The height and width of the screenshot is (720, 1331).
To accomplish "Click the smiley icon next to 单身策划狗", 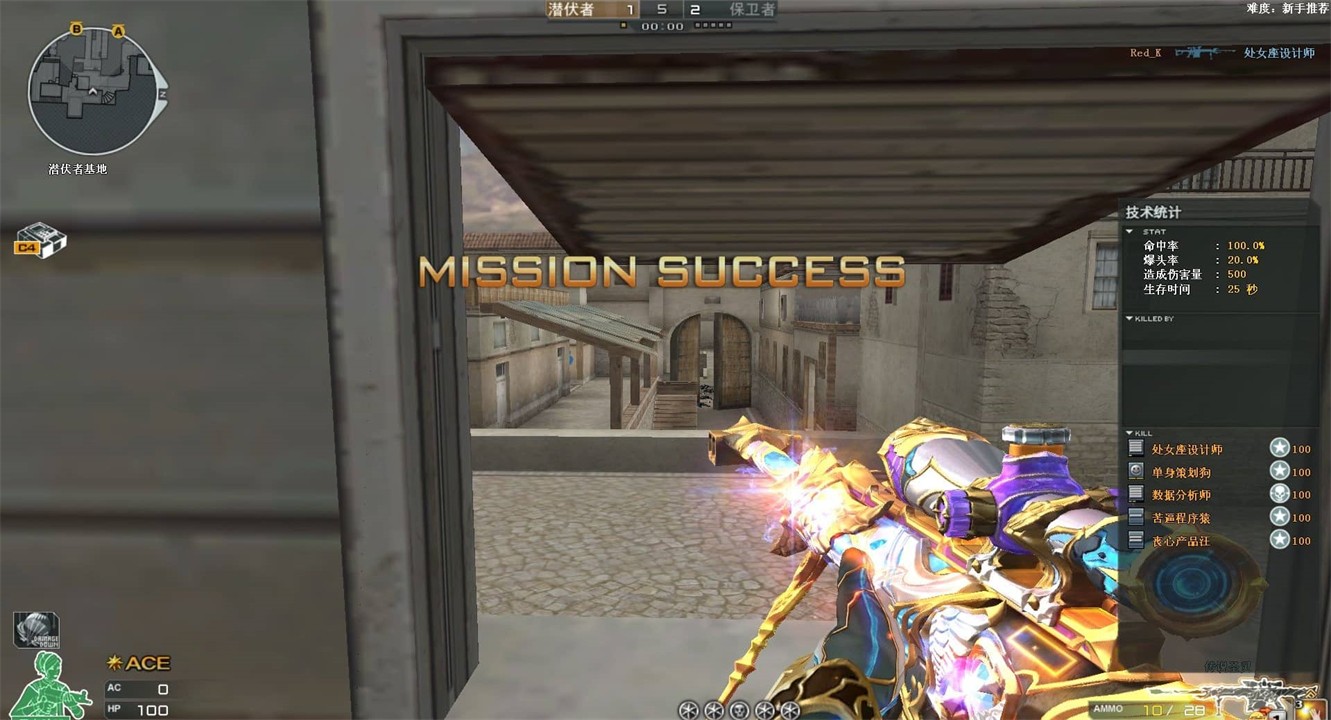I will click(1136, 470).
